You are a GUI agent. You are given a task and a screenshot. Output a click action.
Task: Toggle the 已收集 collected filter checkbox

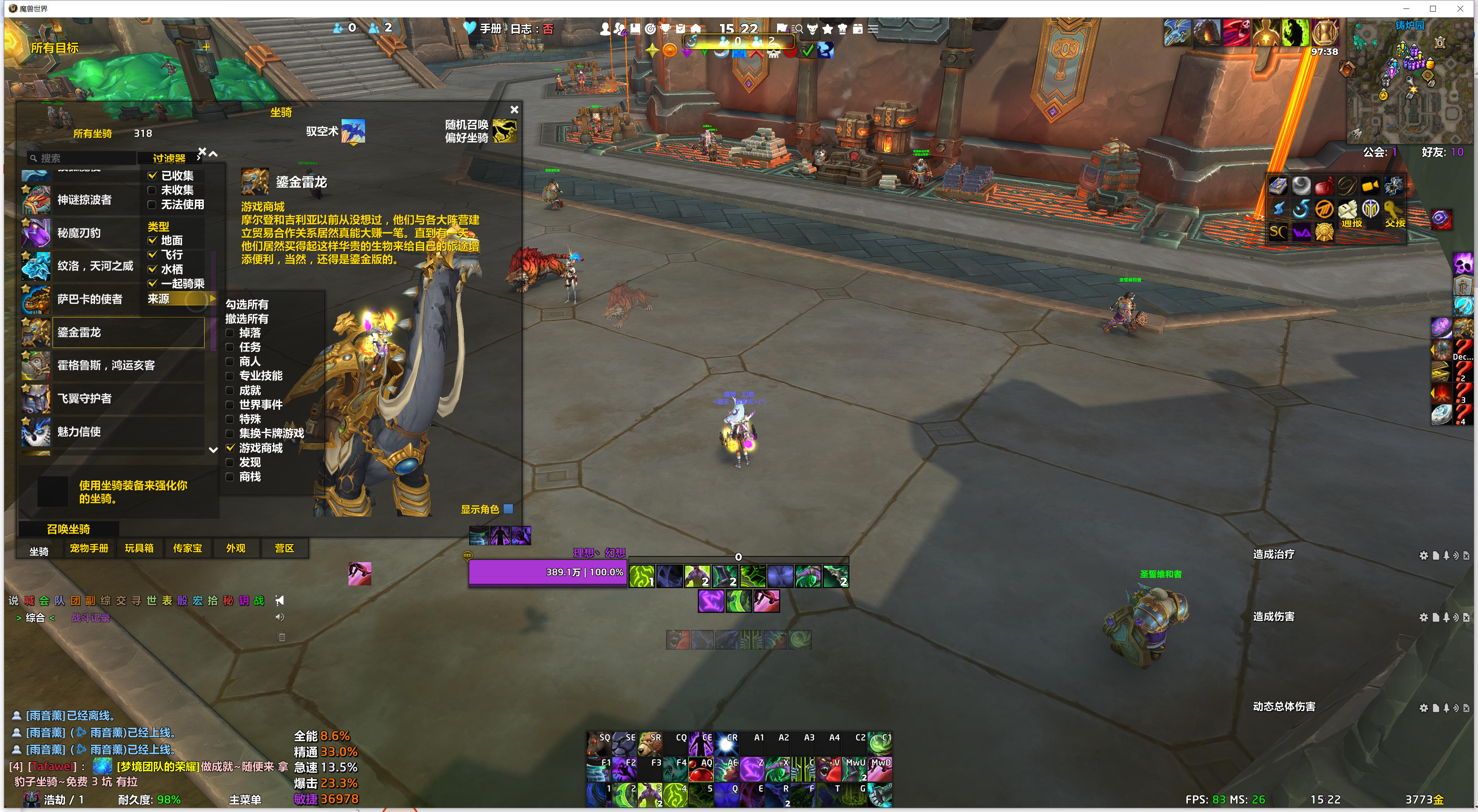point(153,176)
